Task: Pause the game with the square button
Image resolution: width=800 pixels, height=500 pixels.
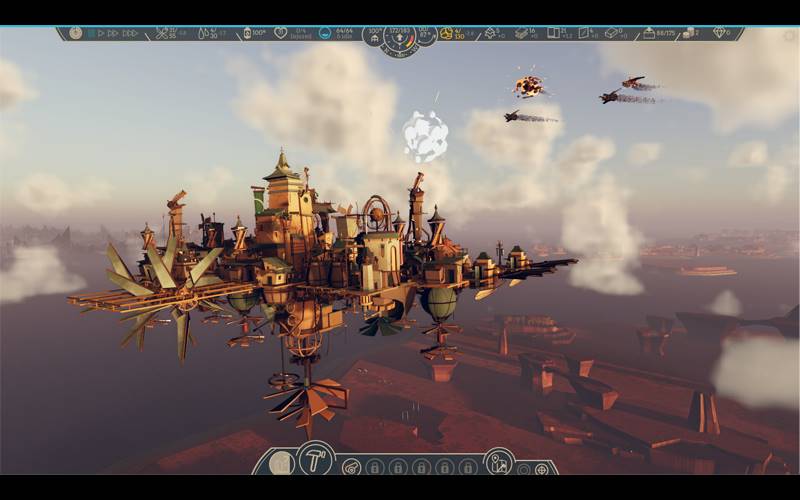Action: [x=90, y=33]
